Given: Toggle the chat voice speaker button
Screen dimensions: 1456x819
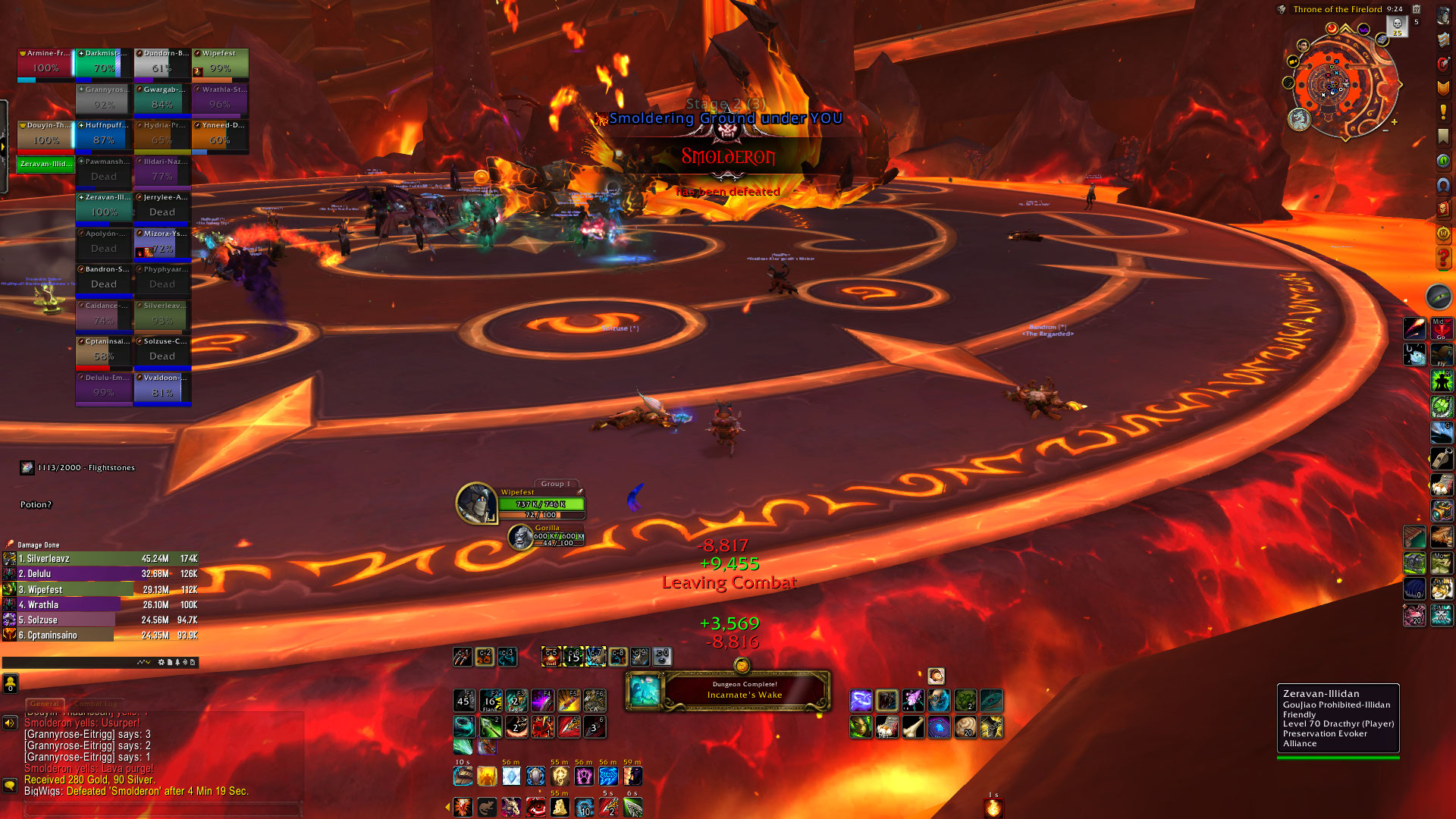Looking at the screenshot, I should [x=10, y=723].
